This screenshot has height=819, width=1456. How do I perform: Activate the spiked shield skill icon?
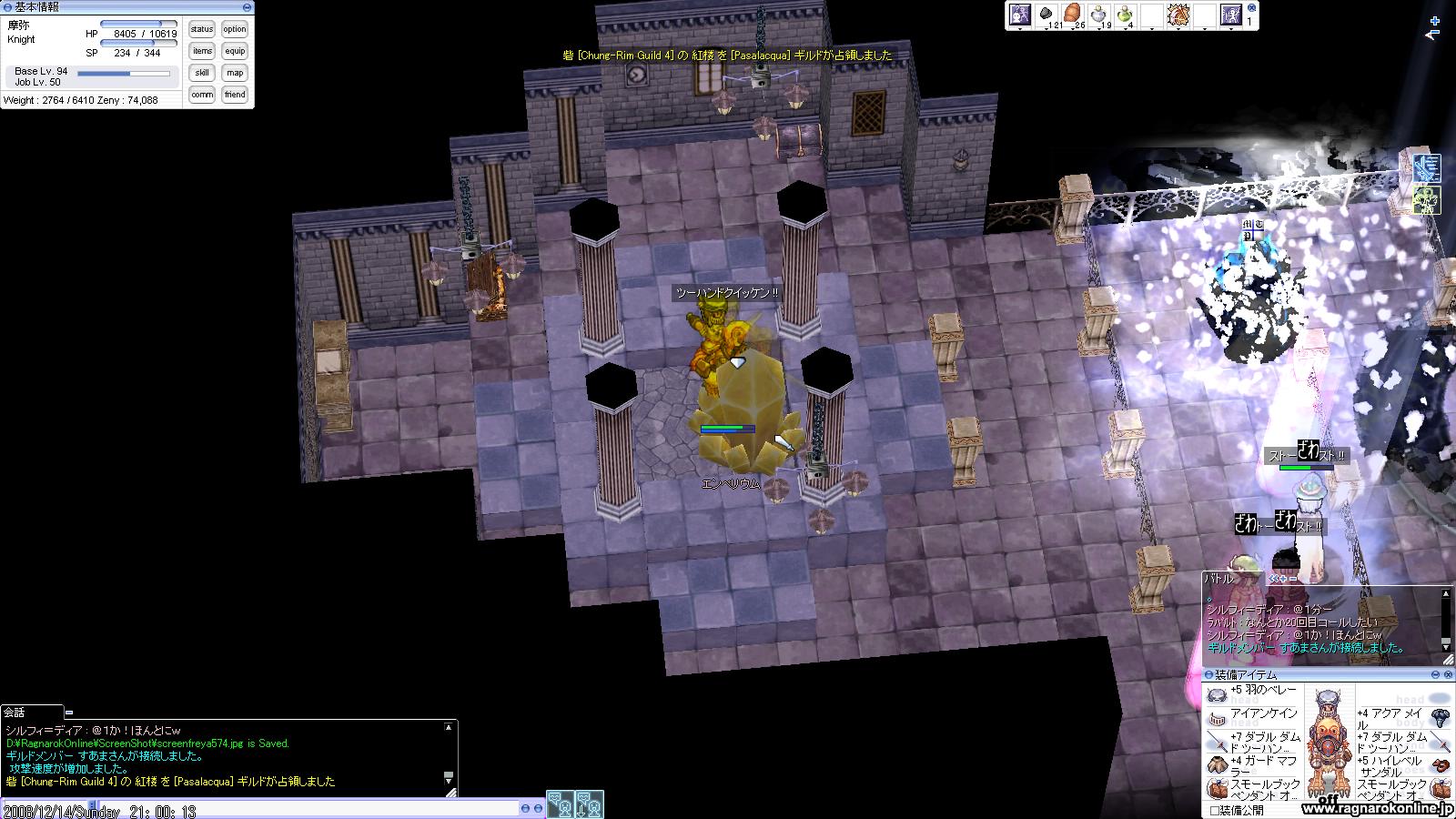pos(1178,15)
